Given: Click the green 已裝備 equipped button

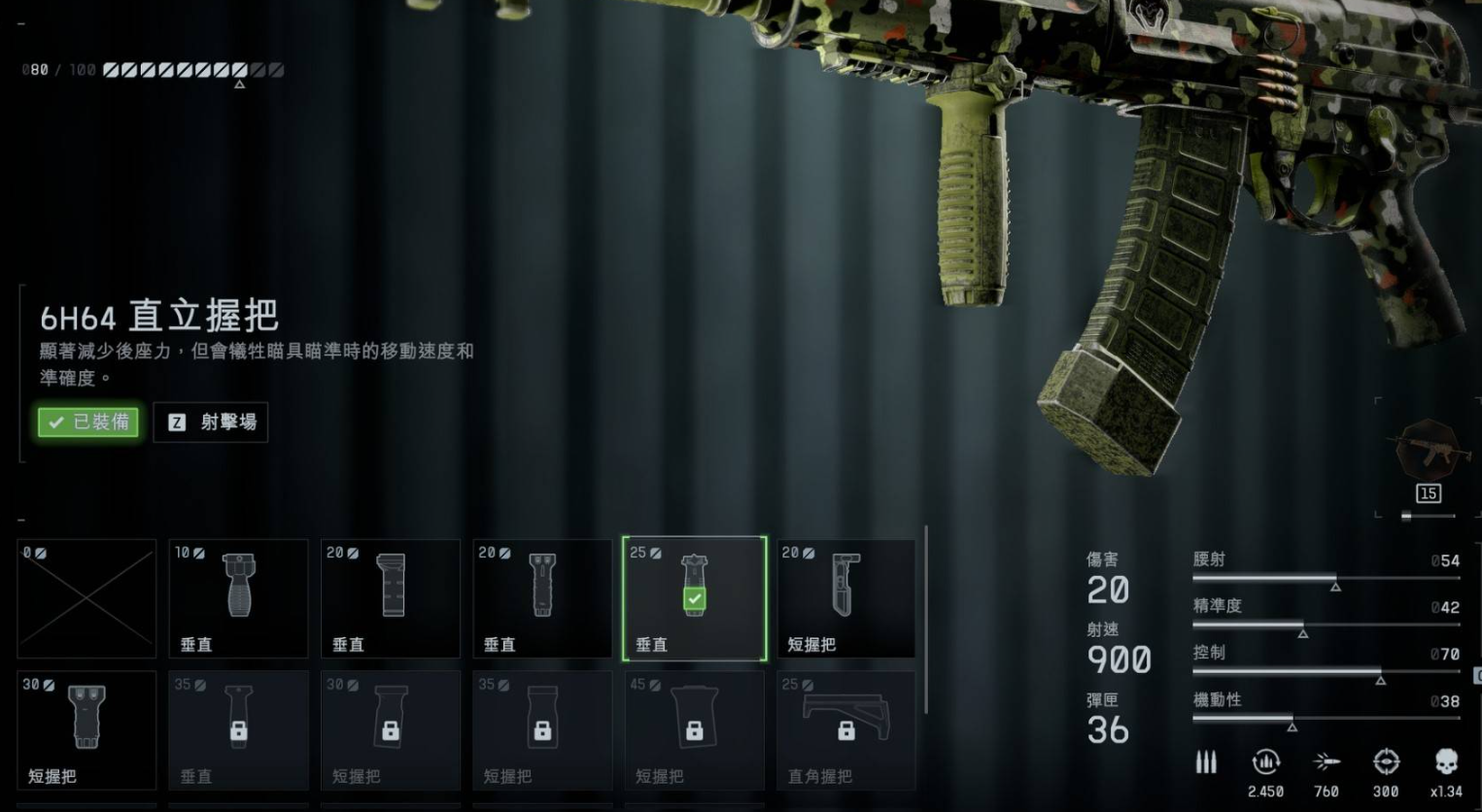Looking at the screenshot, I should [88, 422].
